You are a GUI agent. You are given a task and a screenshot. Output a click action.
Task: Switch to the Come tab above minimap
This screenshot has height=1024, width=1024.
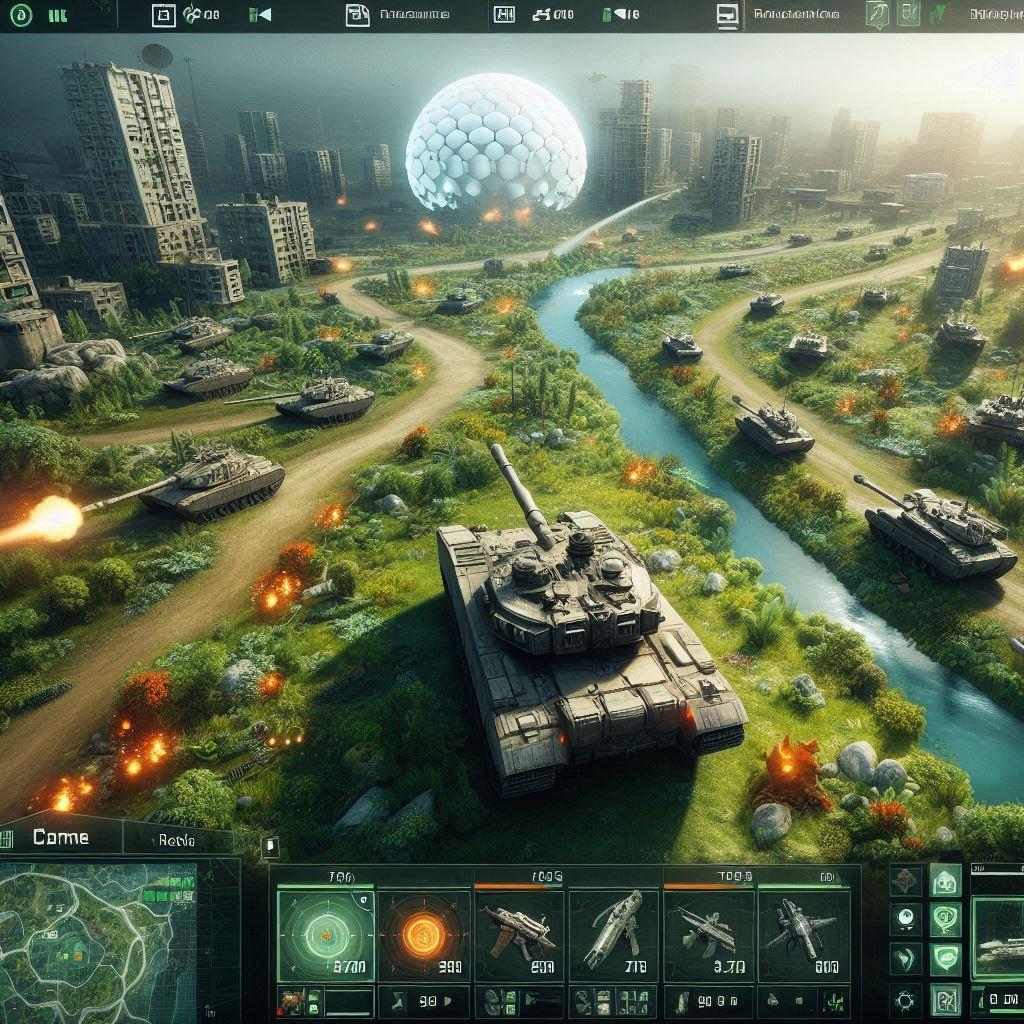pyautogui.click(x=60, y=838)
